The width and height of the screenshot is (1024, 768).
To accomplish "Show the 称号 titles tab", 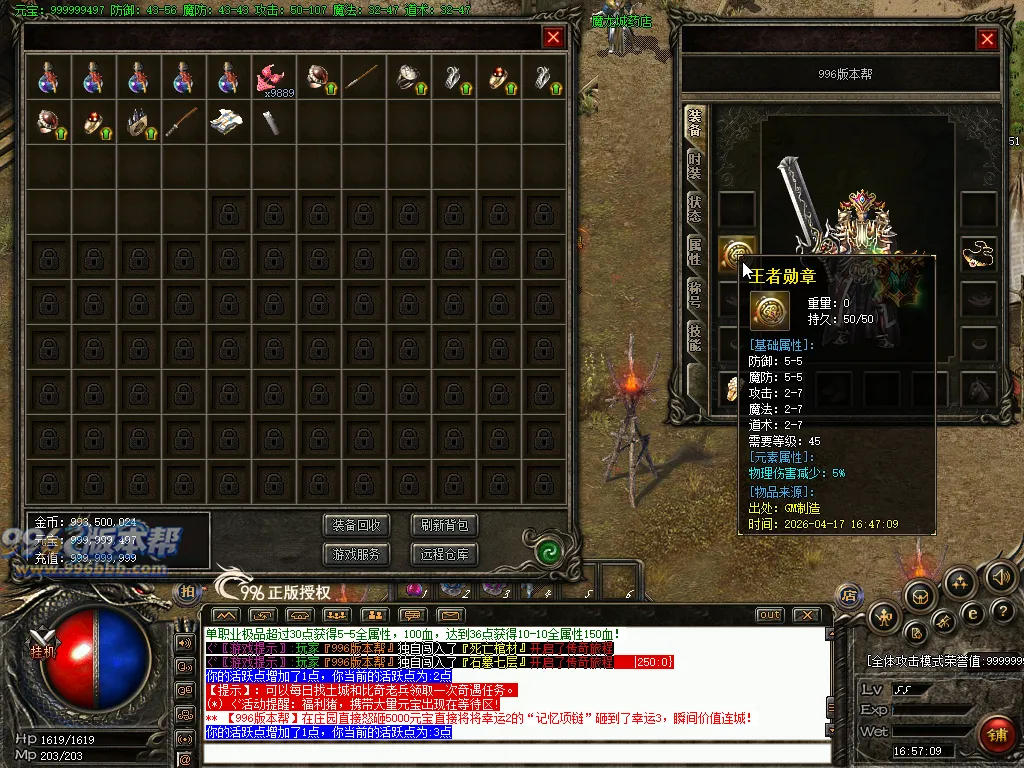I will point(695,294).
